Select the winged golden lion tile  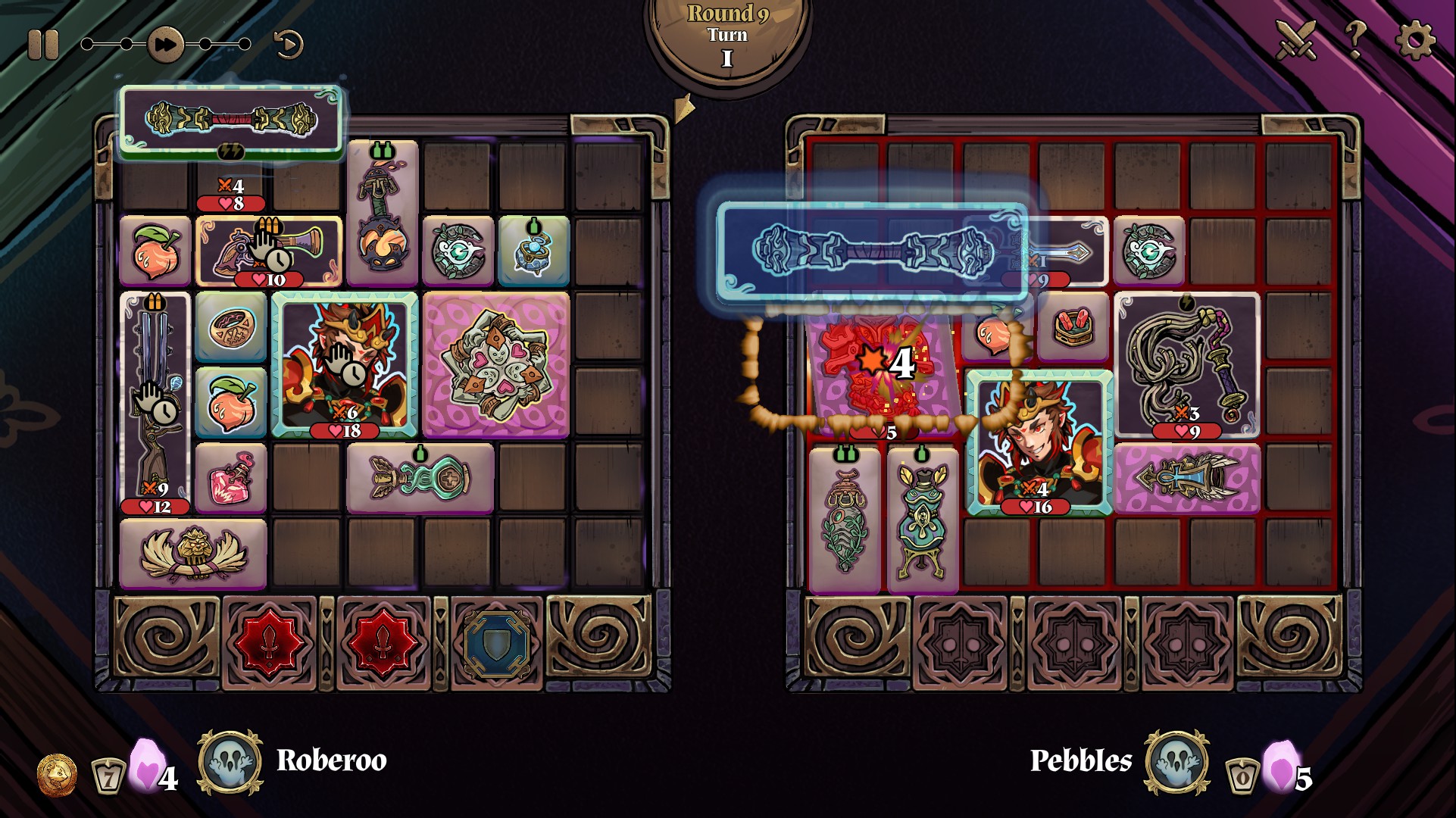tap(193, 554)
